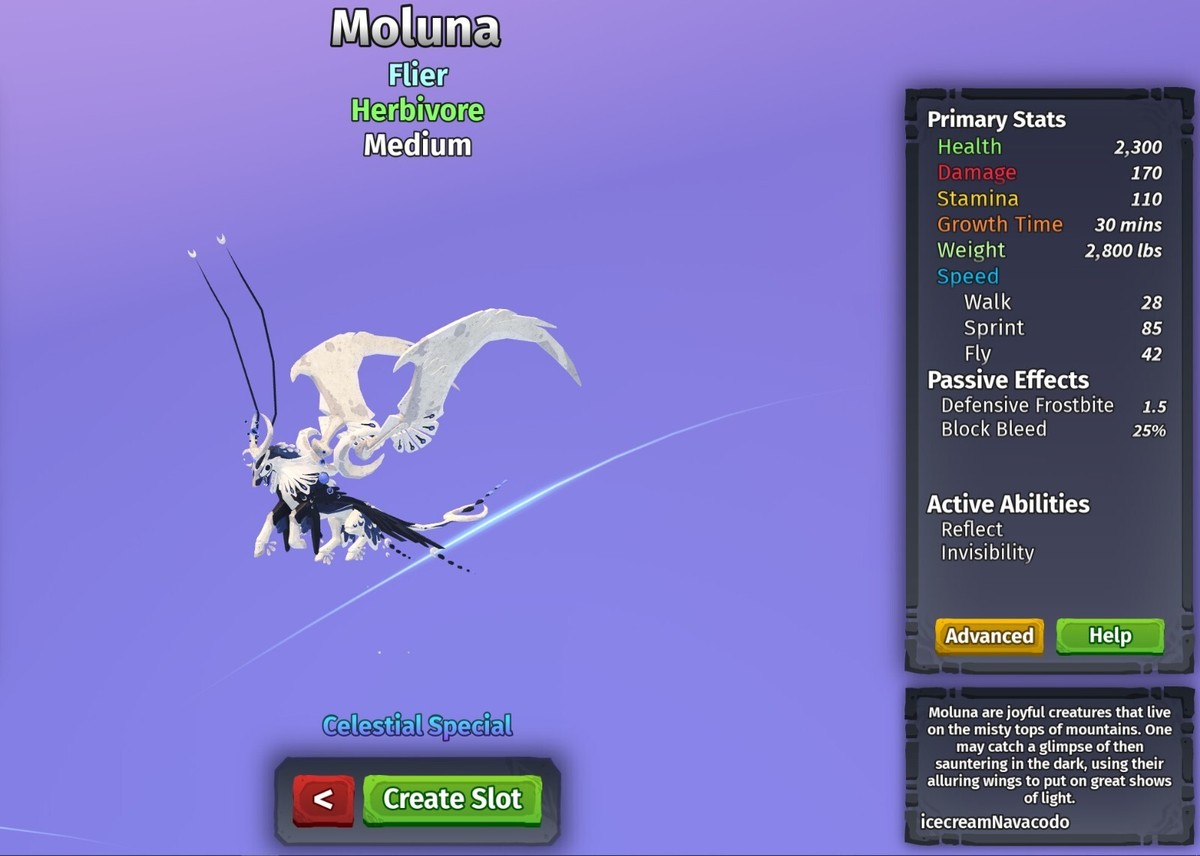This screenshot has height=856, width=1200.
Task: Click the green Create Slot button
Action: click(452, 798)
